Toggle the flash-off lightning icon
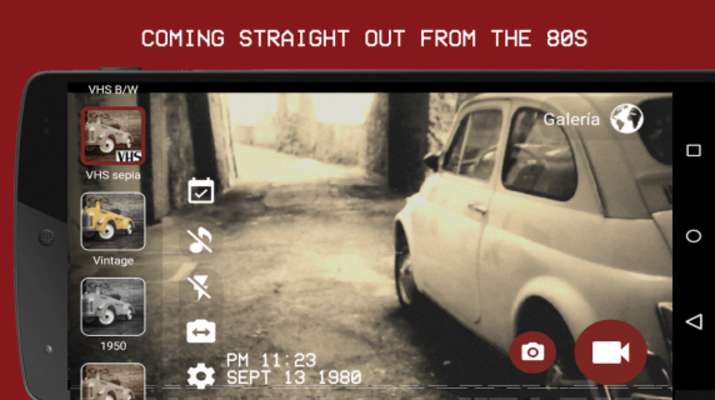The width and height of the screenshot is (715, 400). tap(201, 288)
